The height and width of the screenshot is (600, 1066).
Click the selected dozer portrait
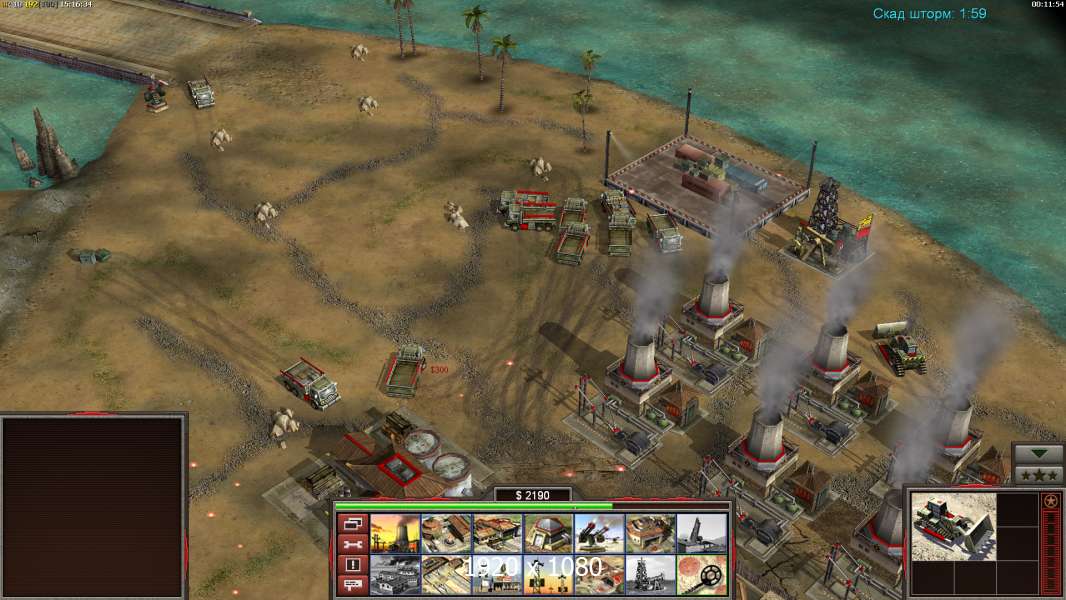click(953, 526)
